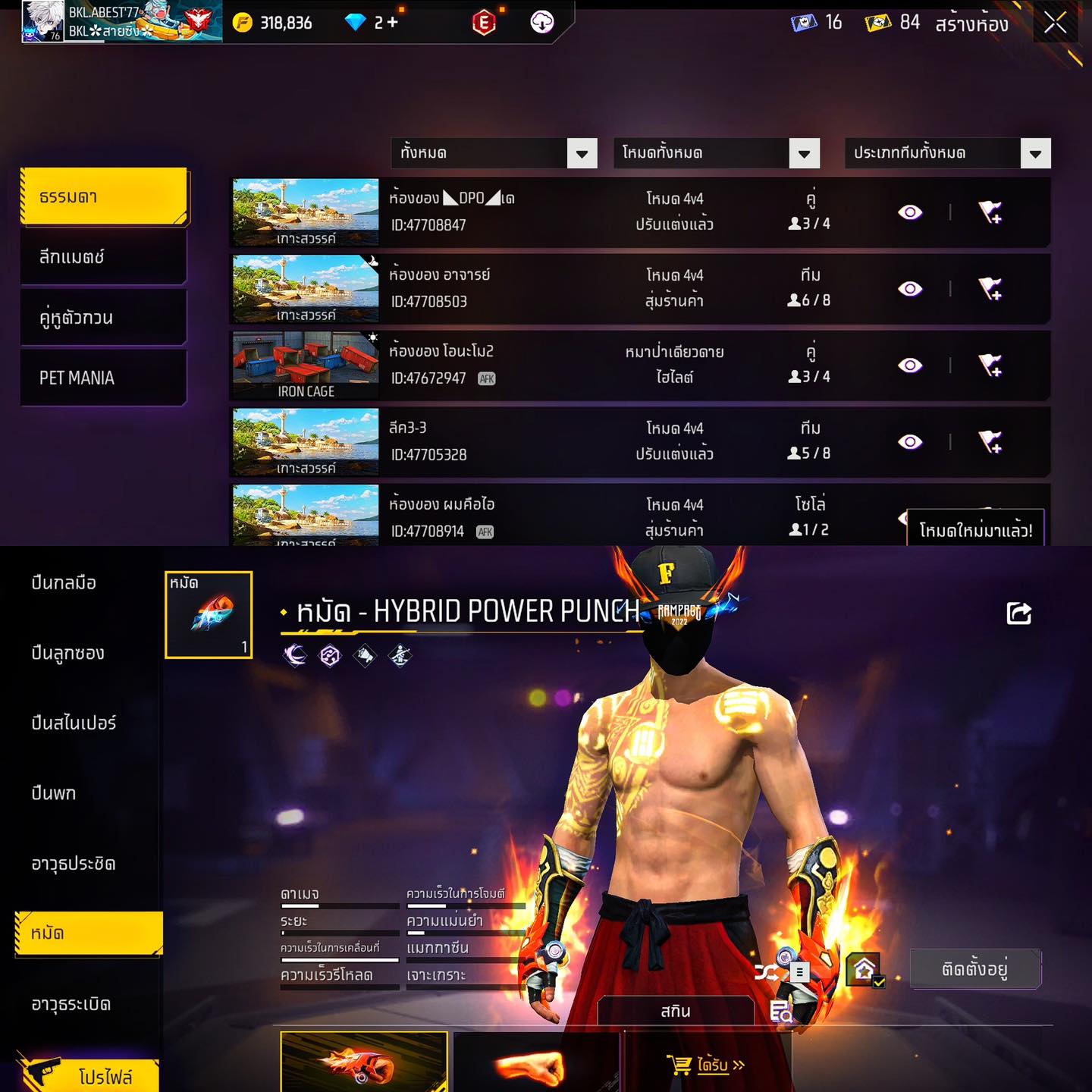Viewport: 1092px width, 1092px height.
Task: Close the room list with the X
Action: tap(1055, 24)
